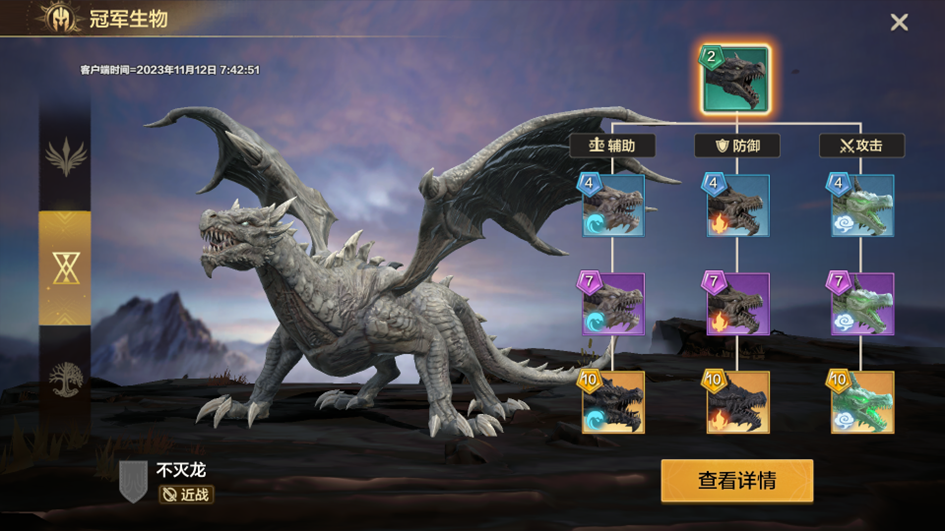The height and width of the screenshot is (531, 945).
Task: Click the 辅助 support branch label
Action: point(613,146)
